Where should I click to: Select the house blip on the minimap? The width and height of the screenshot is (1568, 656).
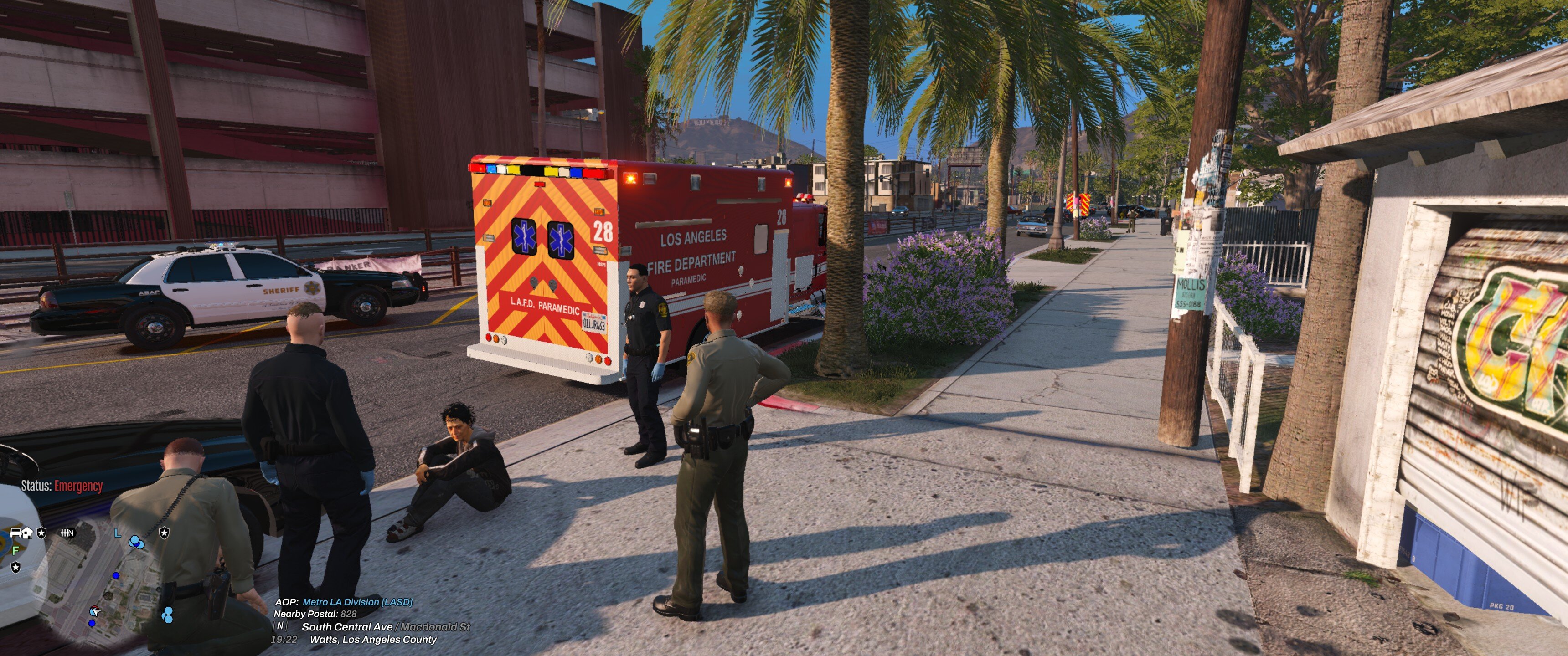point(27,533)
